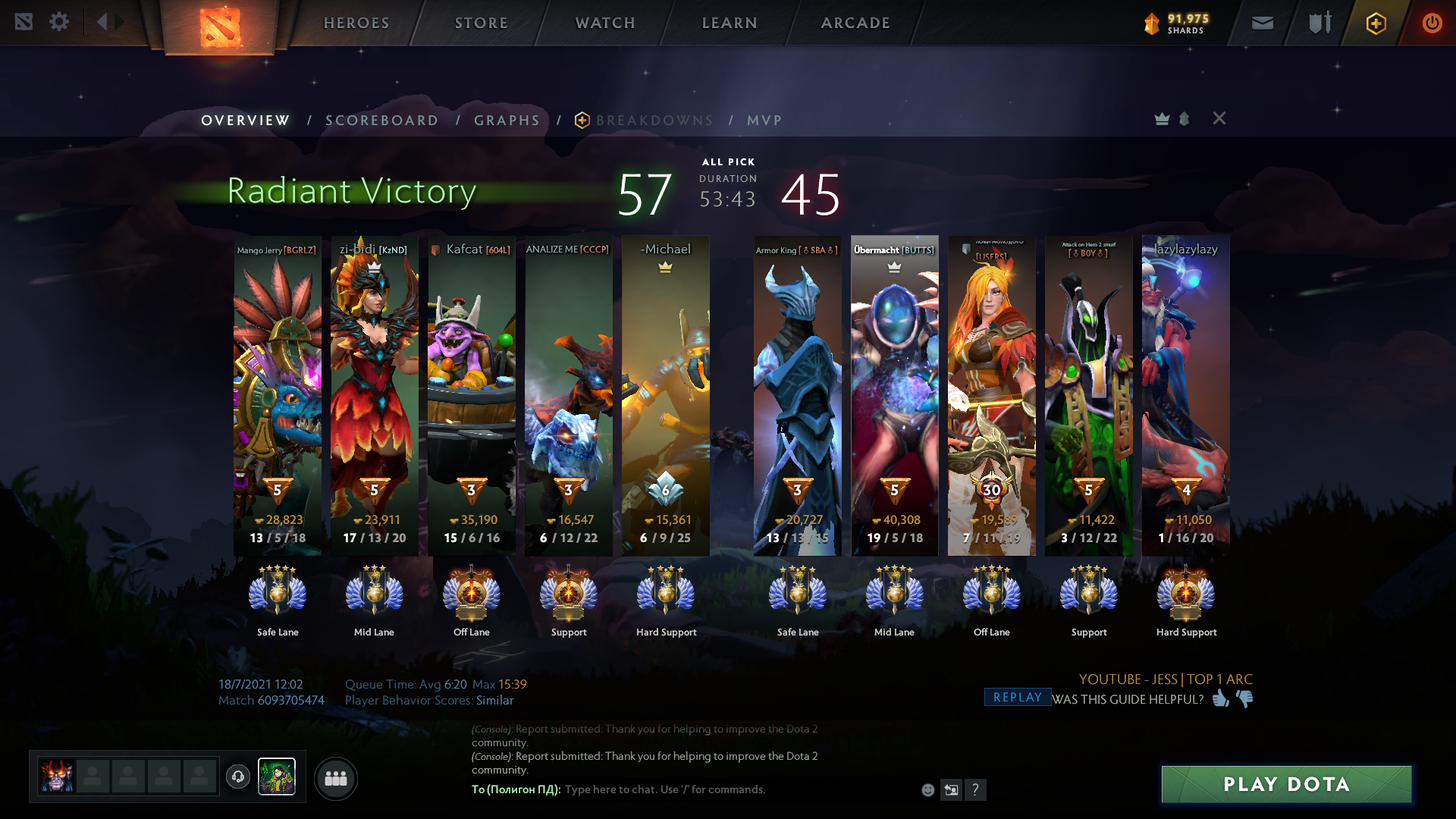Watch the match via Replay button
This screenshot has height=819, width=1456.
click(x=1017, y=698)
